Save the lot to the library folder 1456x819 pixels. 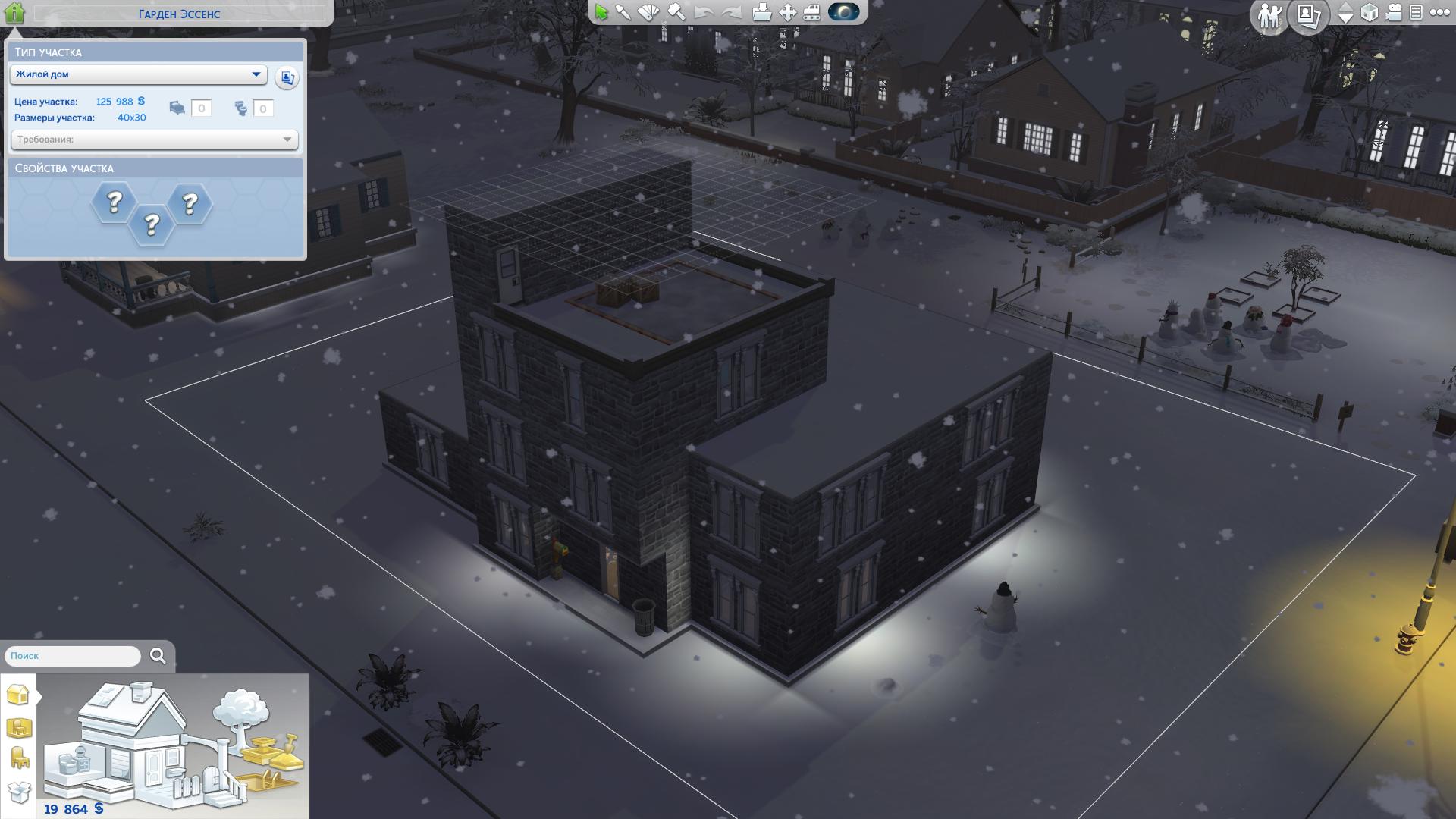(762, 13)
